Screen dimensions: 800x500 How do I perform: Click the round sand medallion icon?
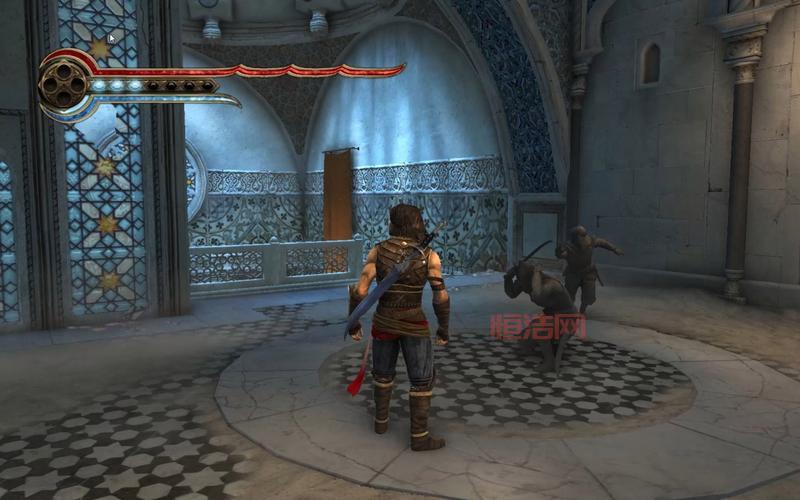63,84
